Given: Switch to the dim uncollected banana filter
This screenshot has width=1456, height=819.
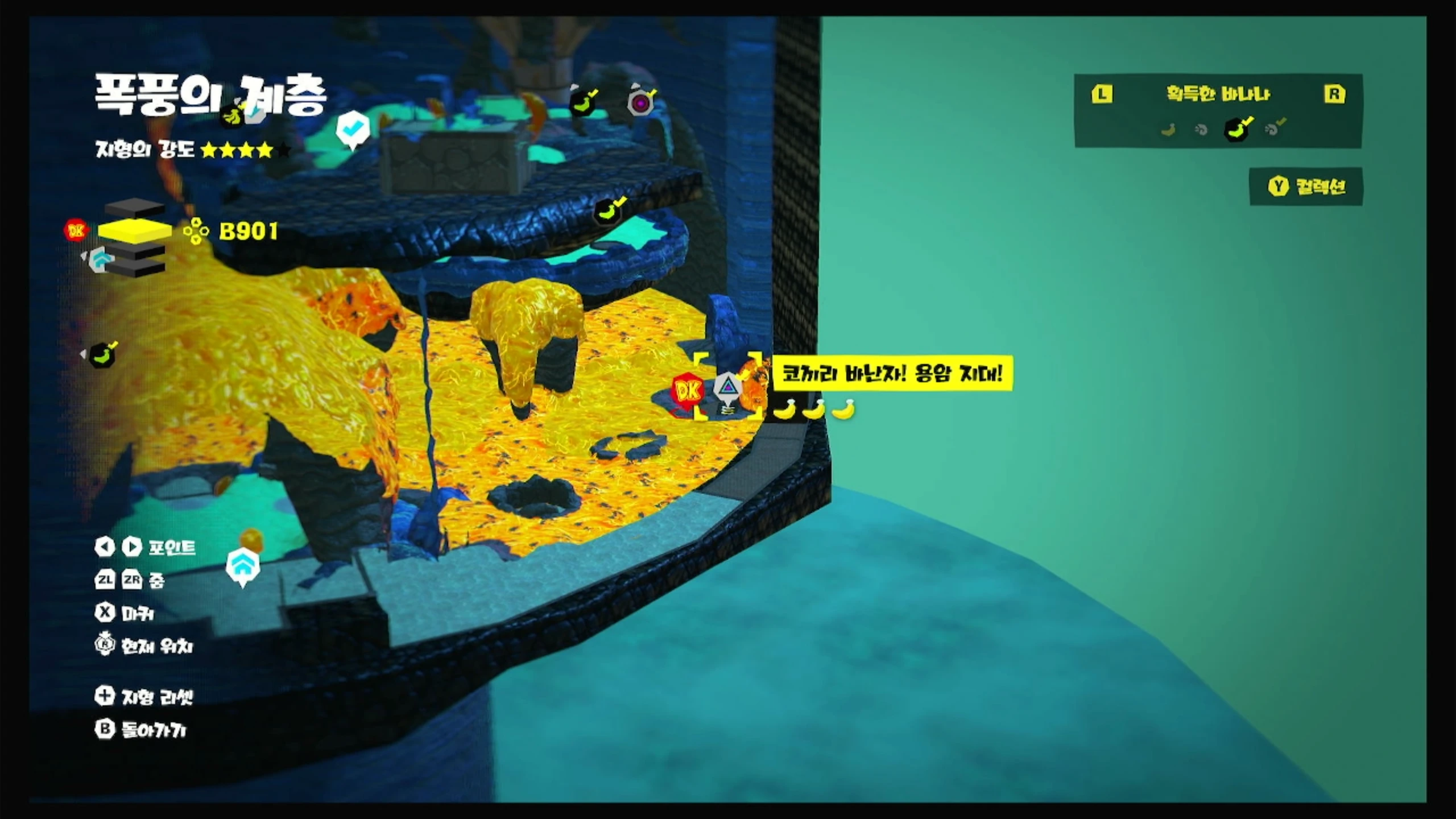Looking at the screenshot, I should 1168,130.
